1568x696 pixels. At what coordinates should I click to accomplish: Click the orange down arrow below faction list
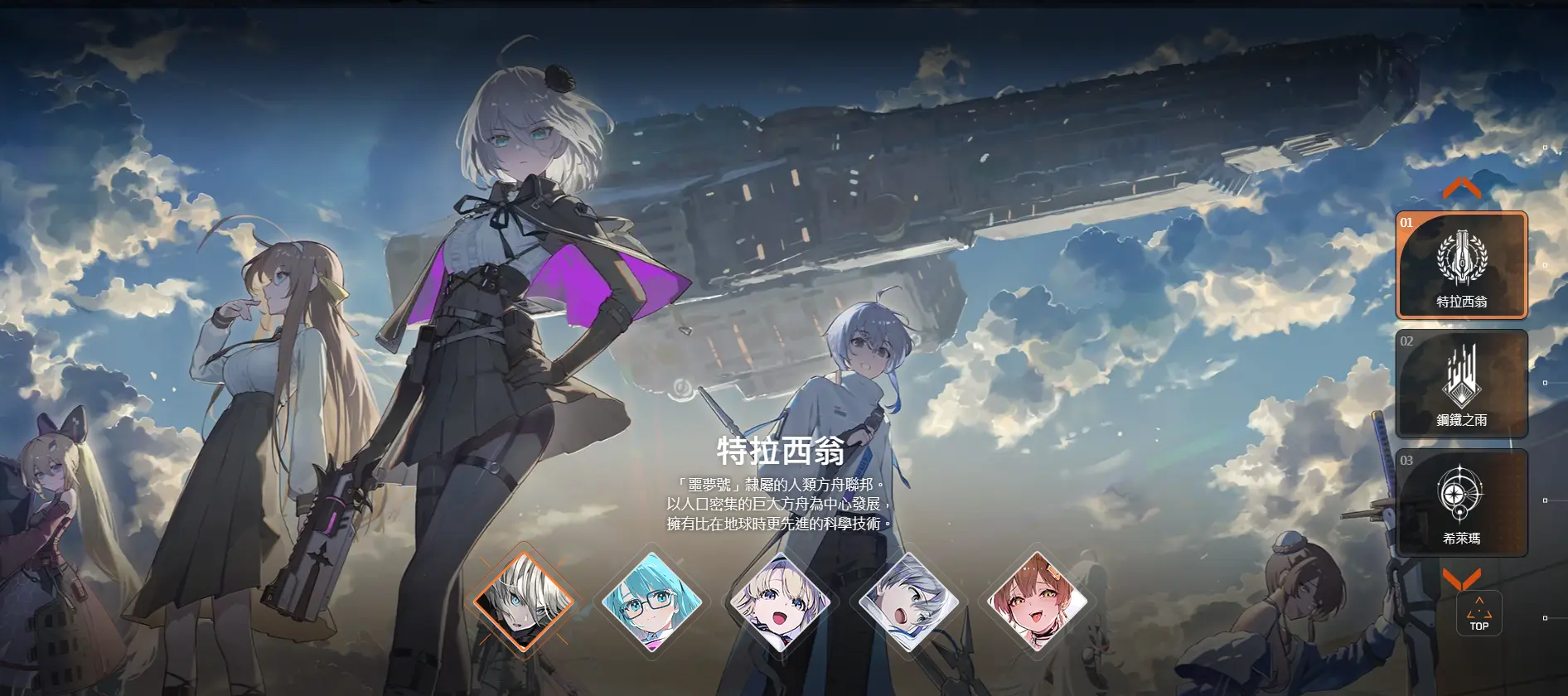coord(1461,578)
